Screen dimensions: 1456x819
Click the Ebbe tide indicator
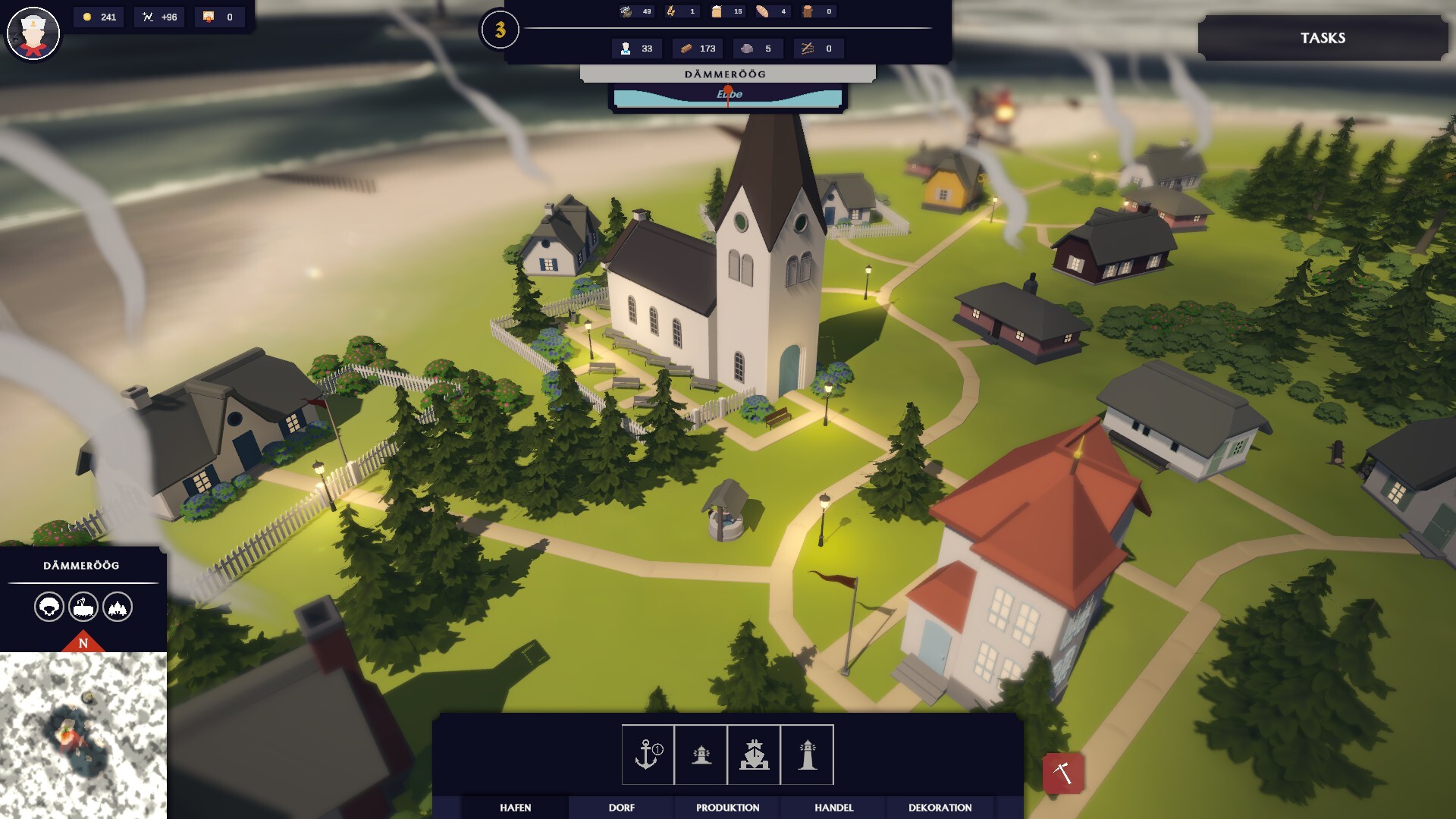tap(728, 96)
